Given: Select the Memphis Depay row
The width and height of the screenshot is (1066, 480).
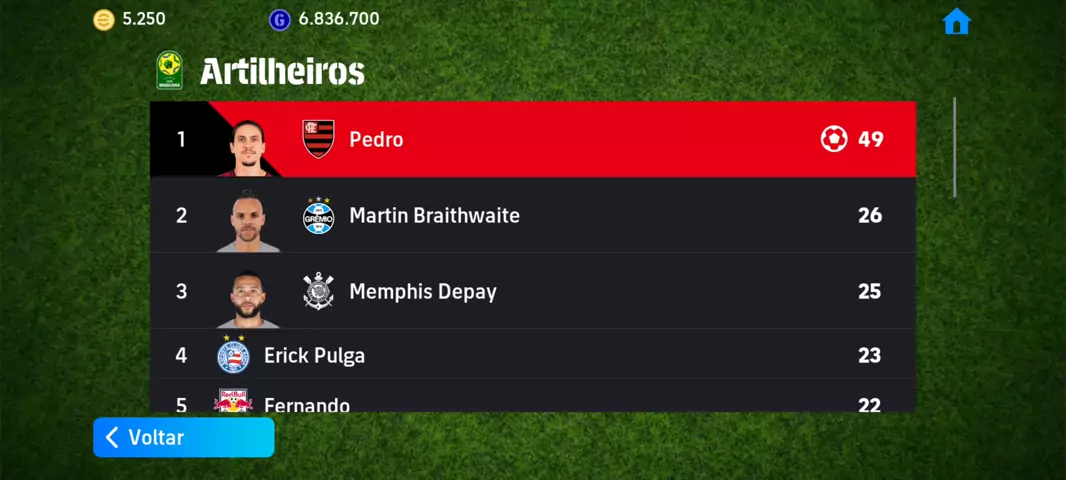Looking at the screenshot, I should coord(532,291).
